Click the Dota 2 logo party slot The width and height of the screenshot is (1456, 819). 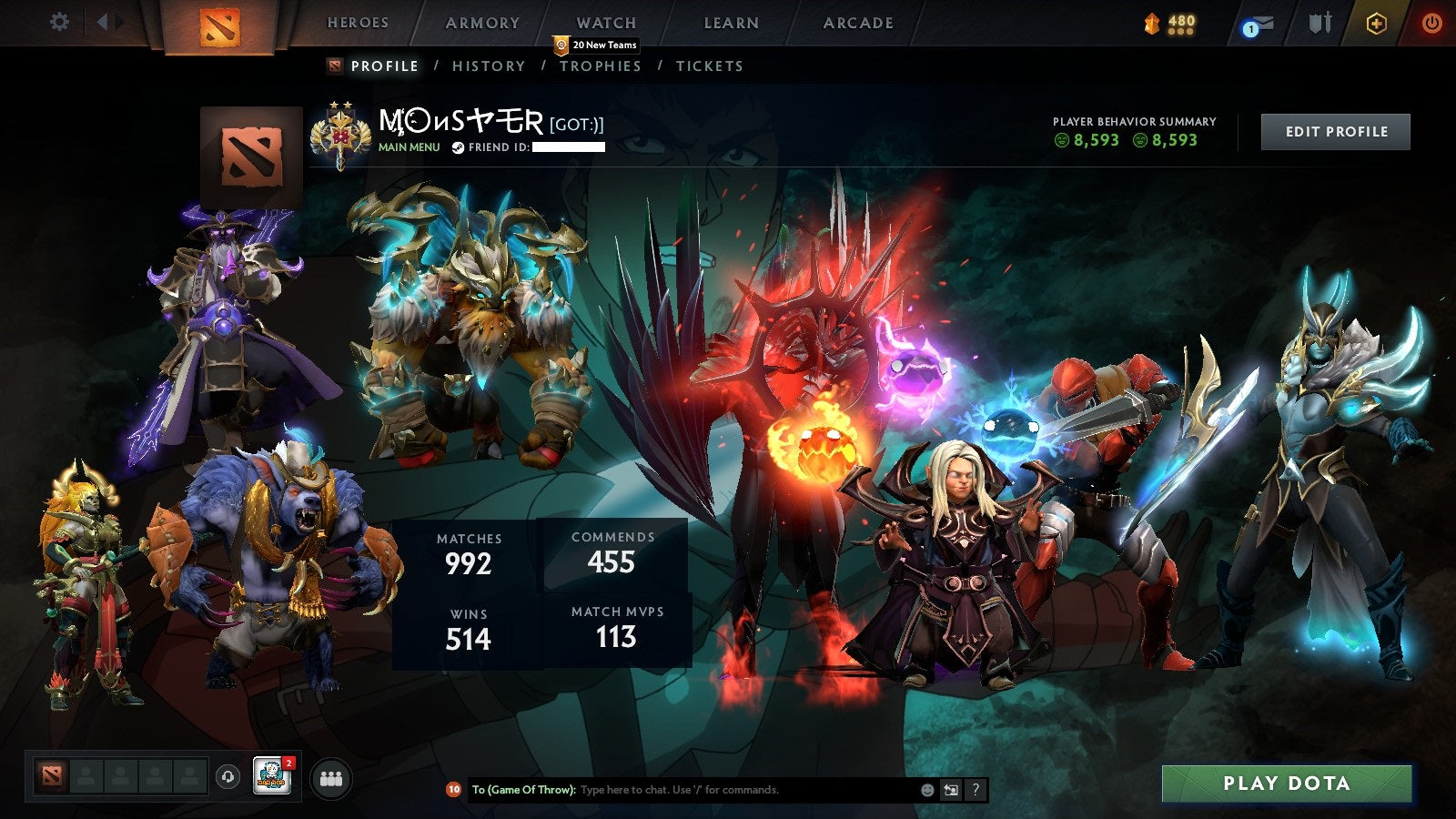click(x=50, y=774)
